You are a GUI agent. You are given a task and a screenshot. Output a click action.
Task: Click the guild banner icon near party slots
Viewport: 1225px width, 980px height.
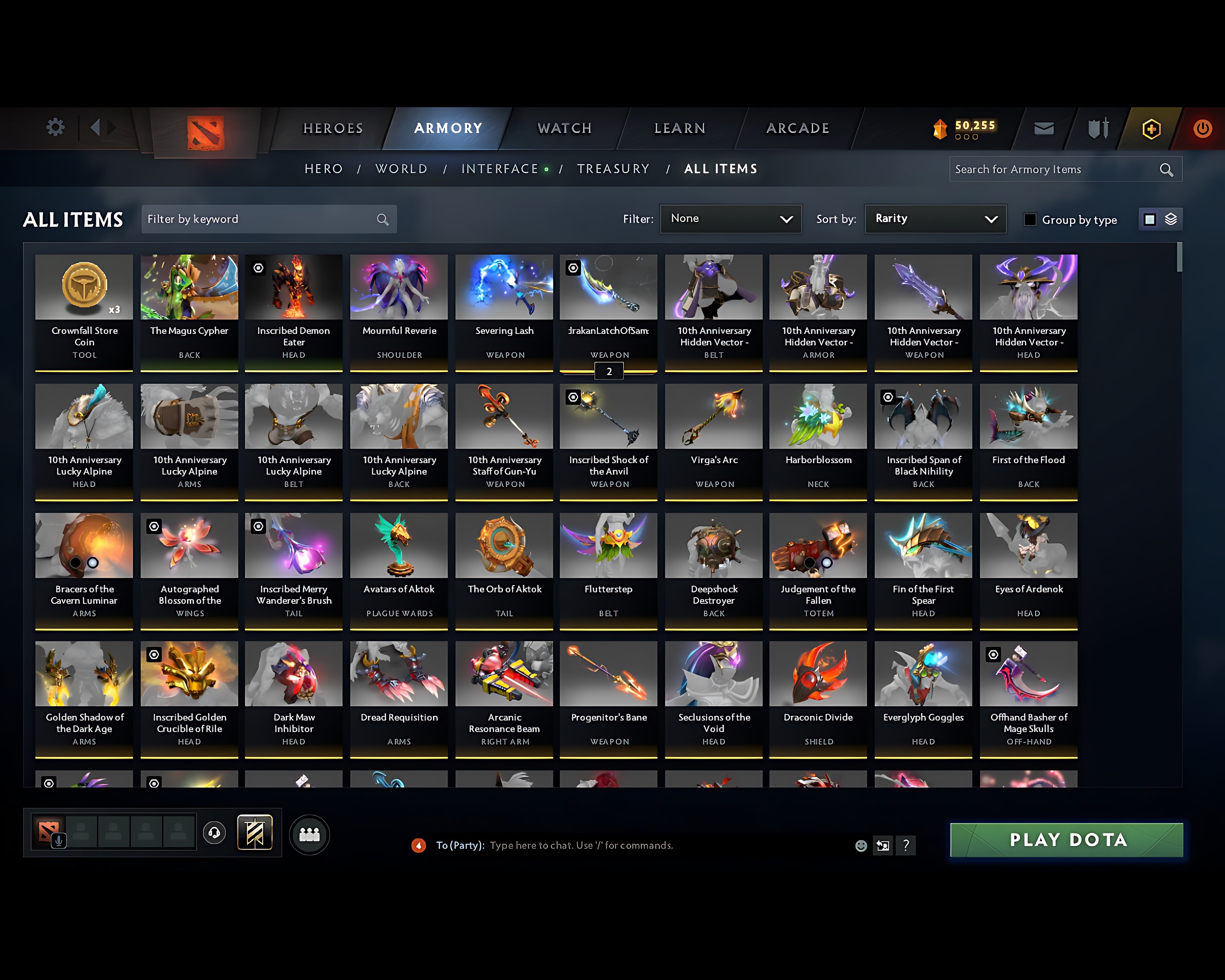(x=255, y=832)
